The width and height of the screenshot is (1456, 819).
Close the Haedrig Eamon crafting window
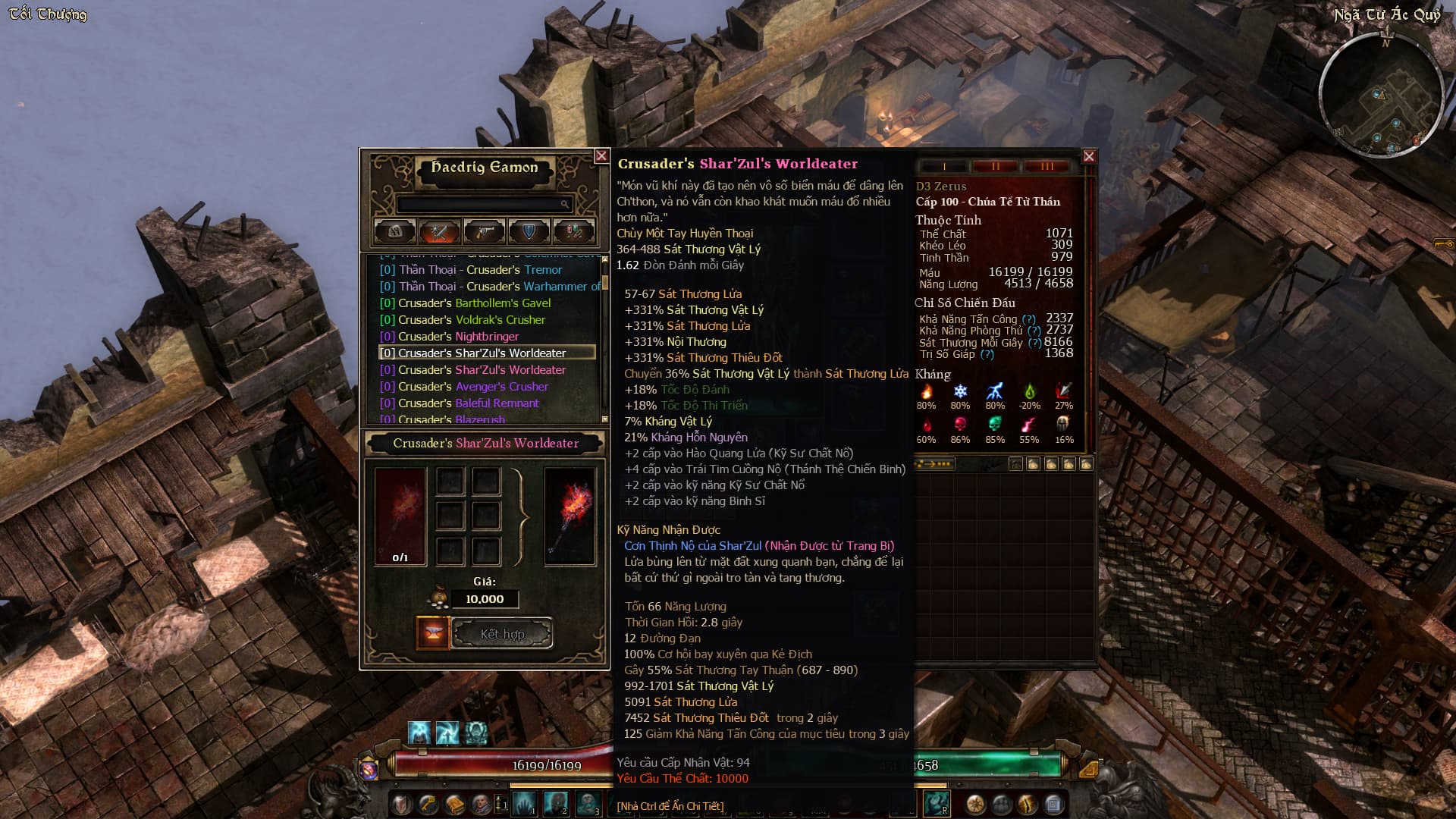pyautogui.click(x=601, y=156)
